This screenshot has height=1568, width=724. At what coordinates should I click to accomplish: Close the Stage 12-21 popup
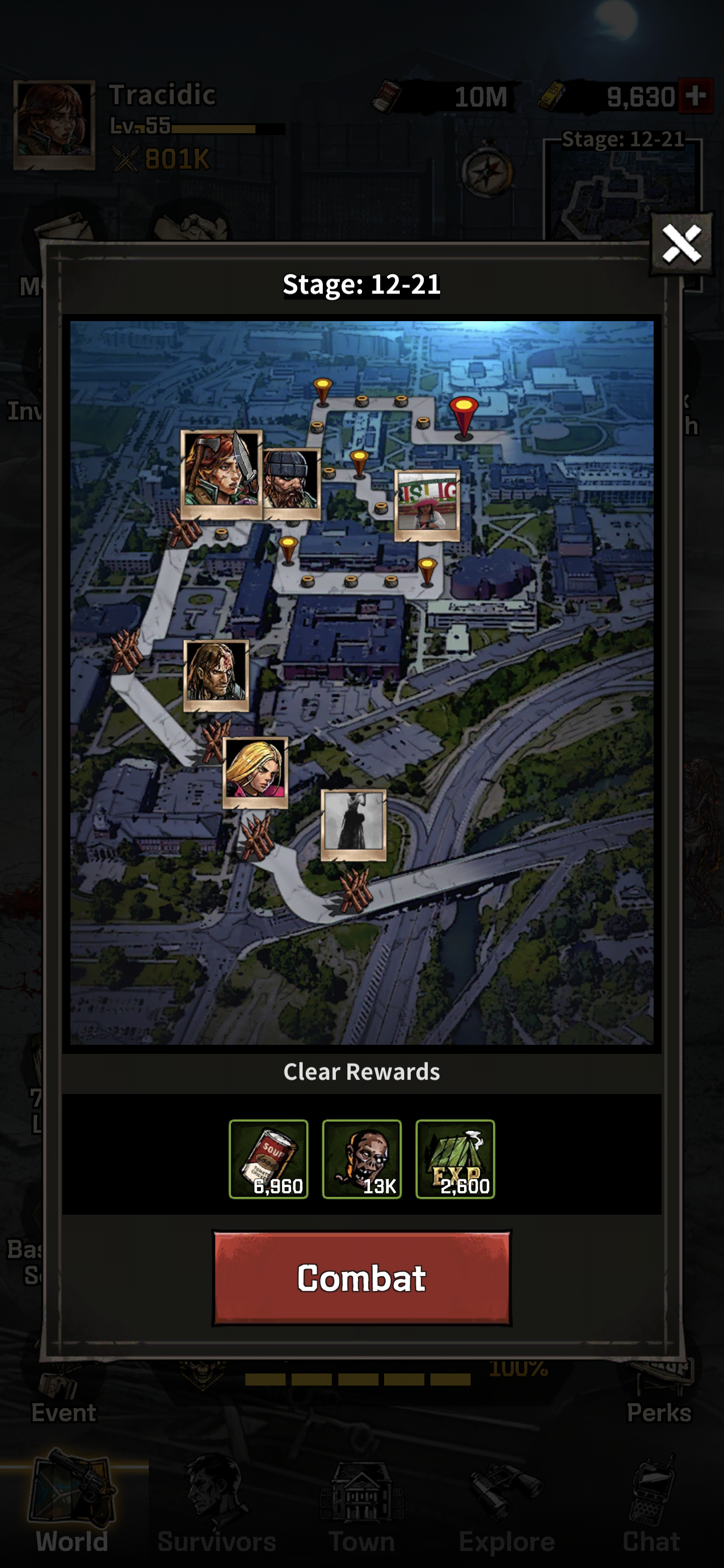tap(681, 244)
